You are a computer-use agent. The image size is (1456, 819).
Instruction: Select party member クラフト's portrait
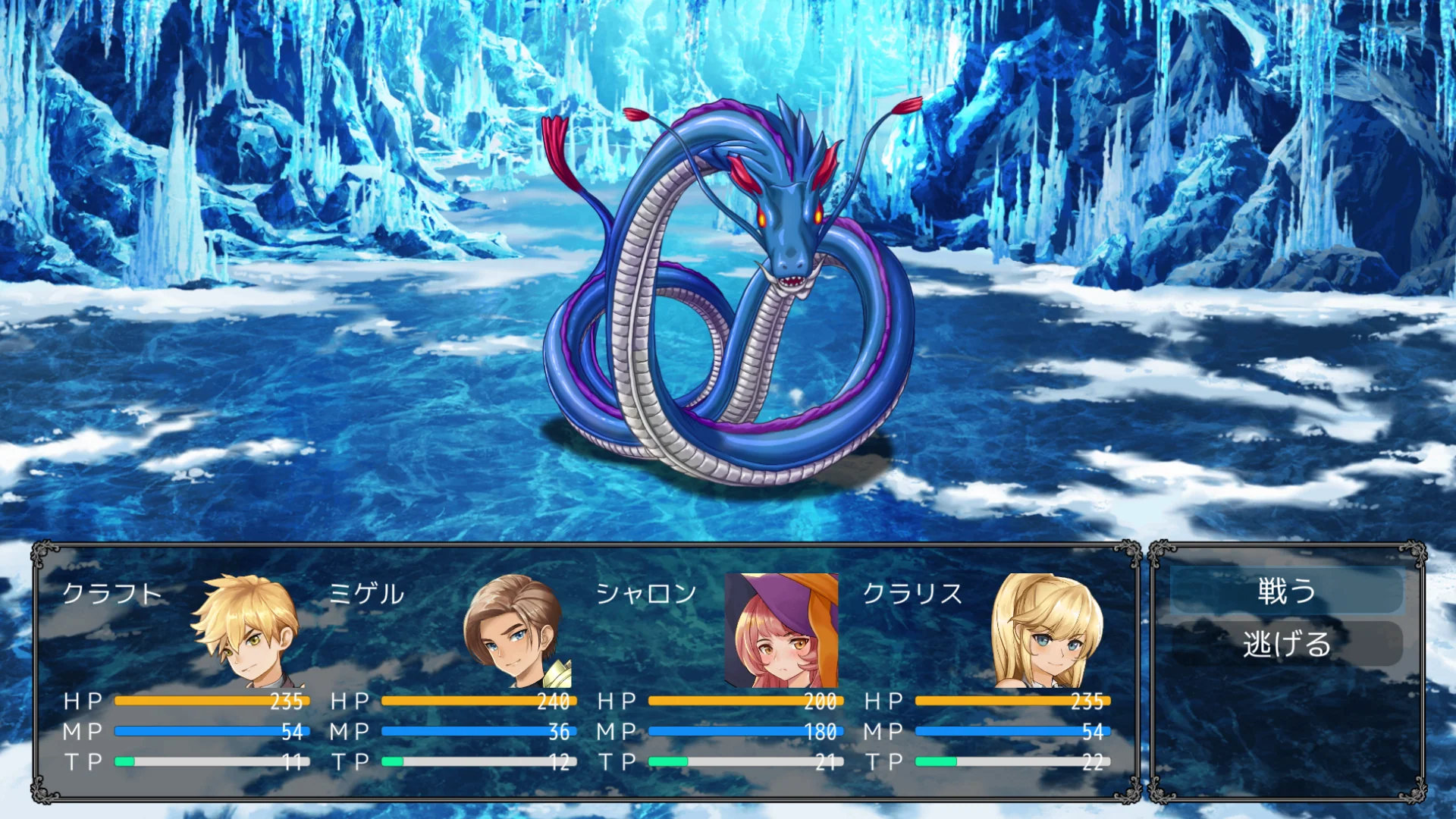tap(248, 630)
